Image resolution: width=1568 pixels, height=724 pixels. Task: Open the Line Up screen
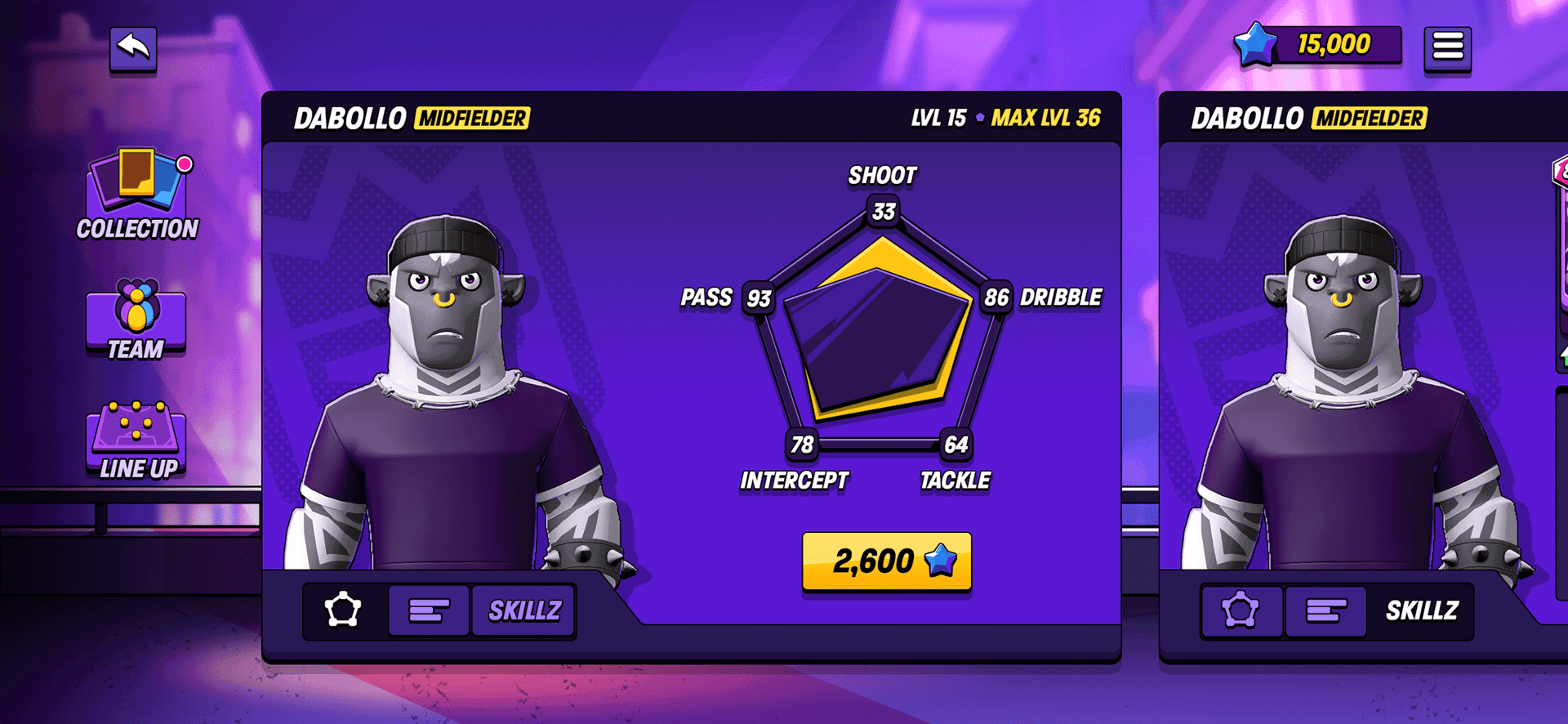coord(135,437)
